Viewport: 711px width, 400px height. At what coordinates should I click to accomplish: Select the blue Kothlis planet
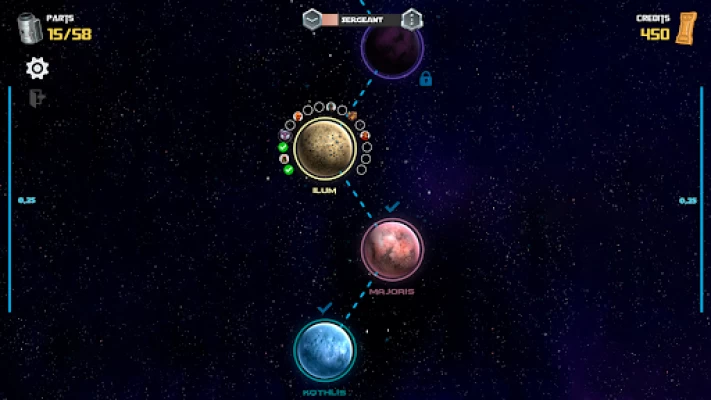325,350
